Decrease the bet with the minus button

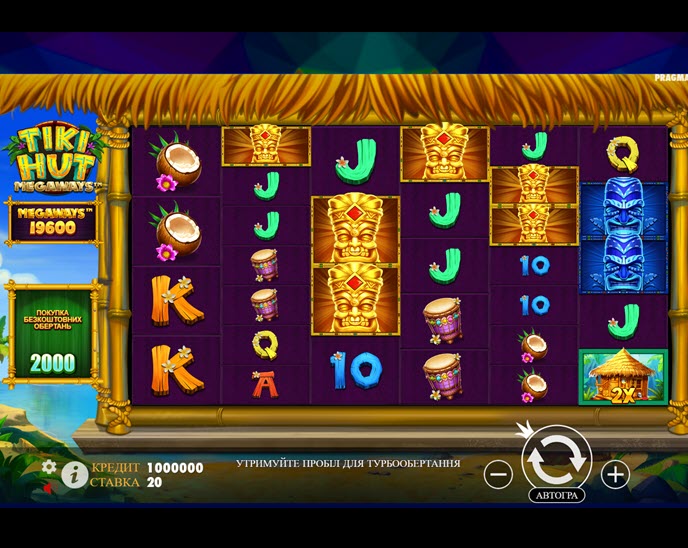pyautogui.click(x=498, y=474)
